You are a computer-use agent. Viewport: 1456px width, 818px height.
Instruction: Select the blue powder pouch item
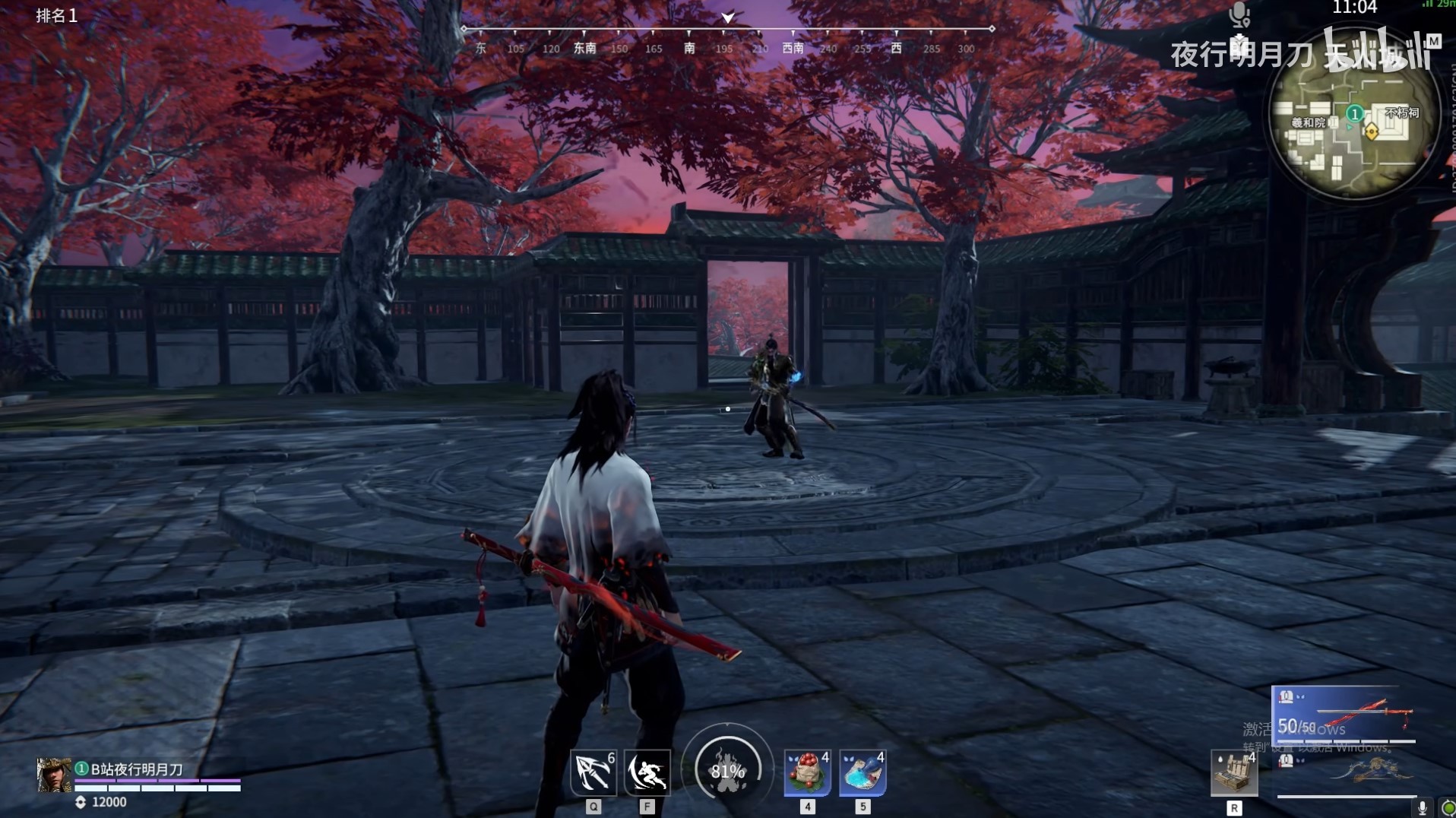863,772
